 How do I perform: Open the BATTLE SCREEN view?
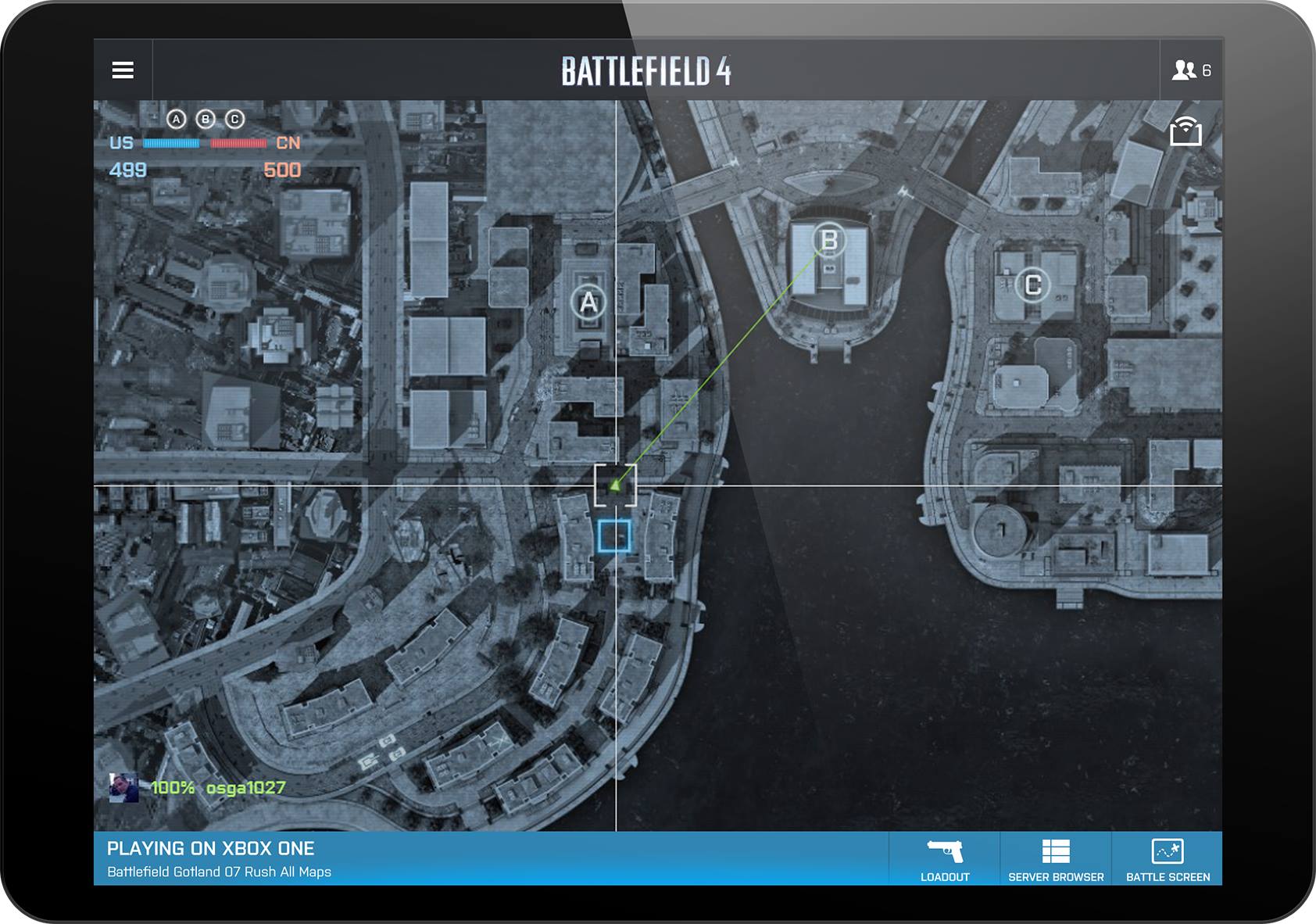coord(1166,876)
